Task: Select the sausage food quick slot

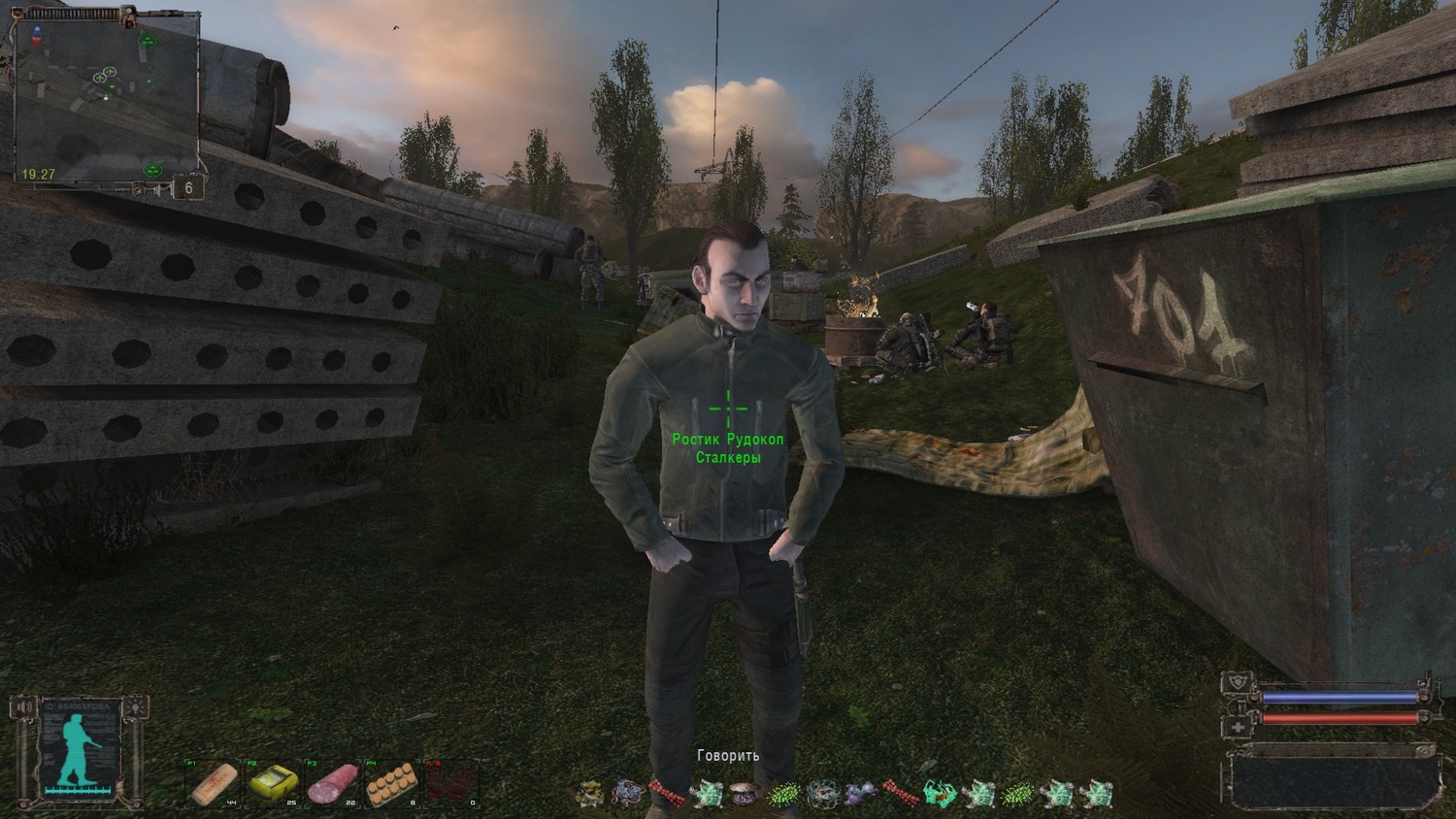Action: point(332,782)
